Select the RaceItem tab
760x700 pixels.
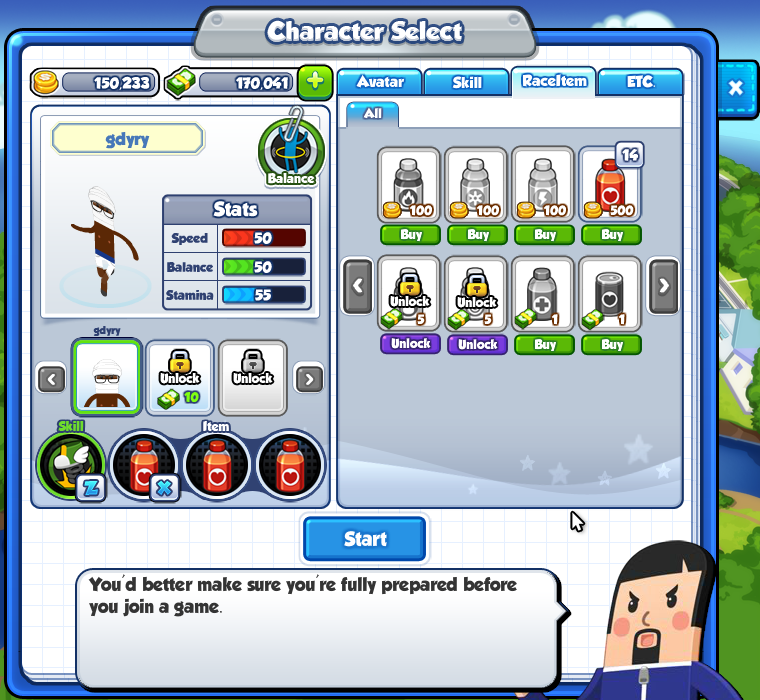(x=554, y=81)
